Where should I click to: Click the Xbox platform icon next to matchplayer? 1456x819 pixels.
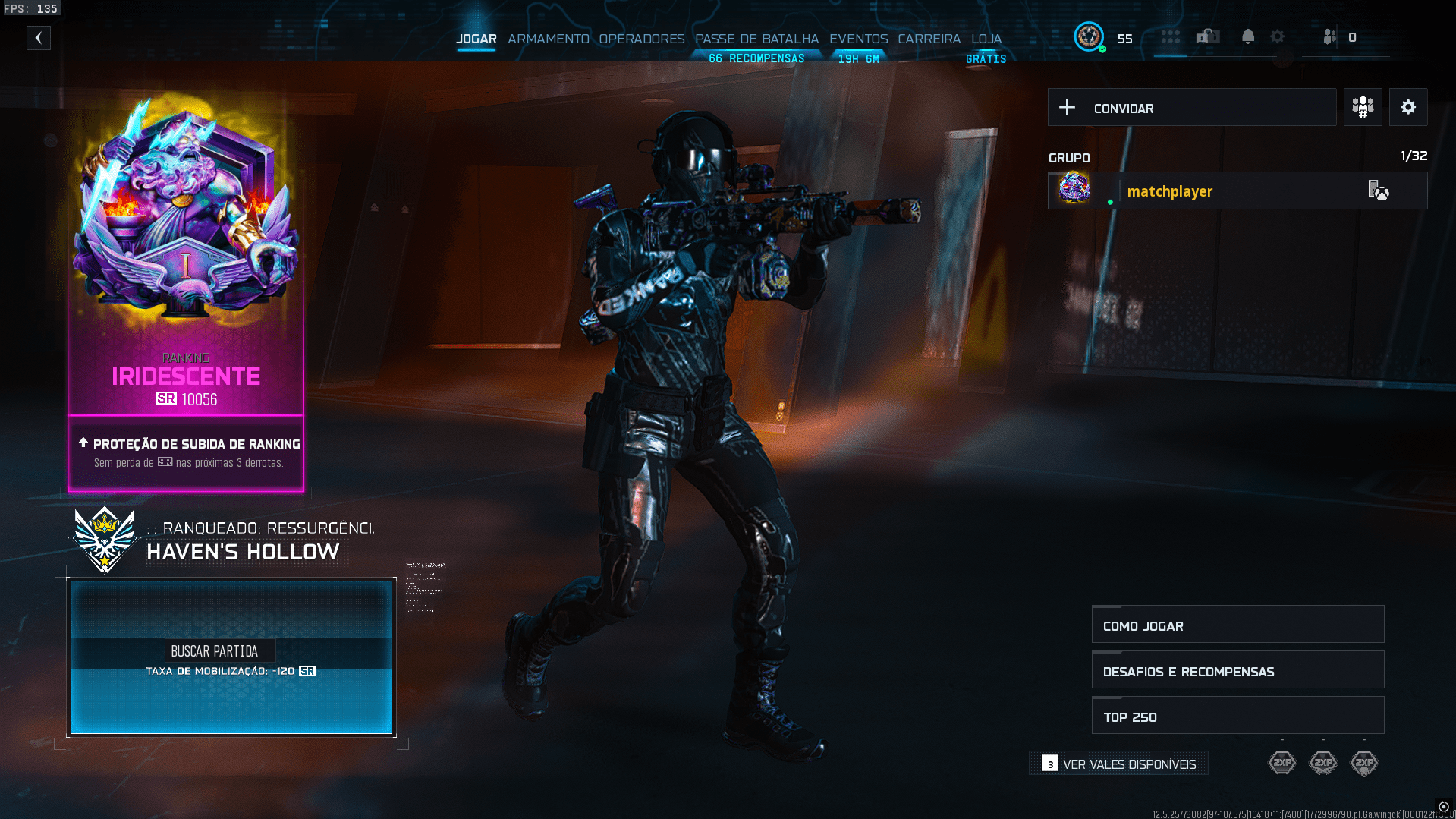coord(1382,192)
